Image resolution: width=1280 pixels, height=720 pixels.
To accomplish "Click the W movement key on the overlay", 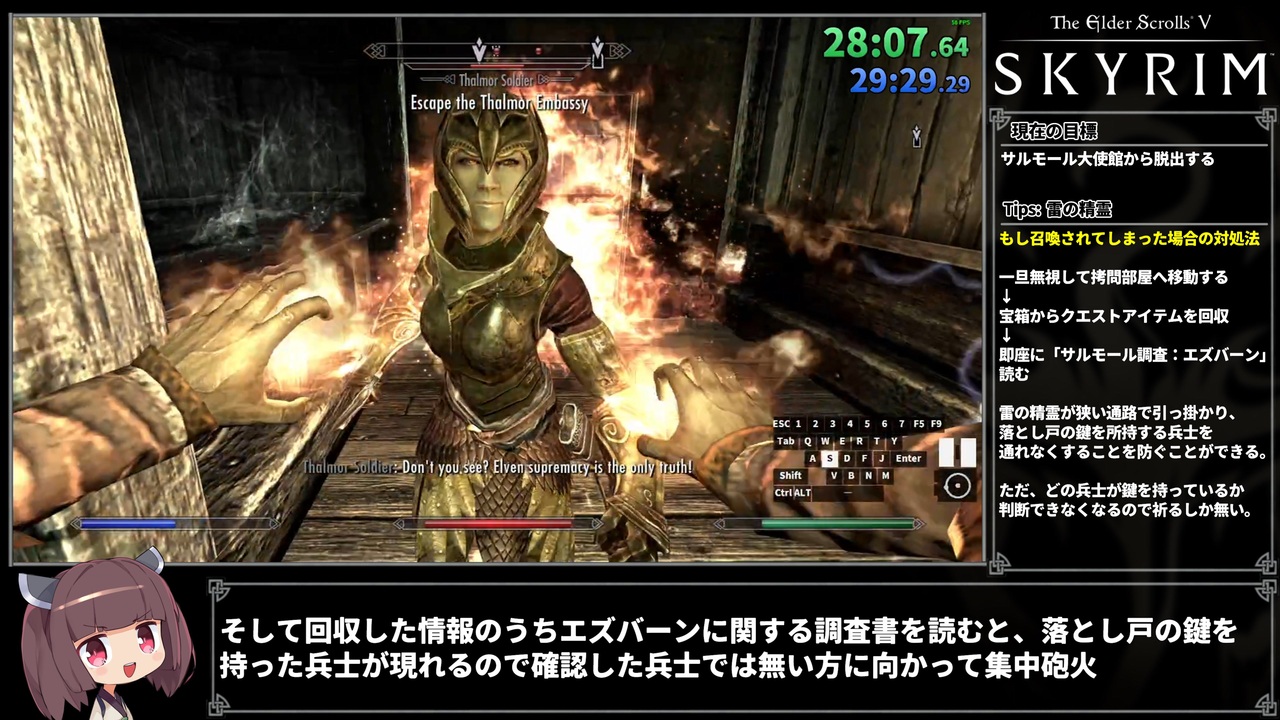I will [826, 441].
